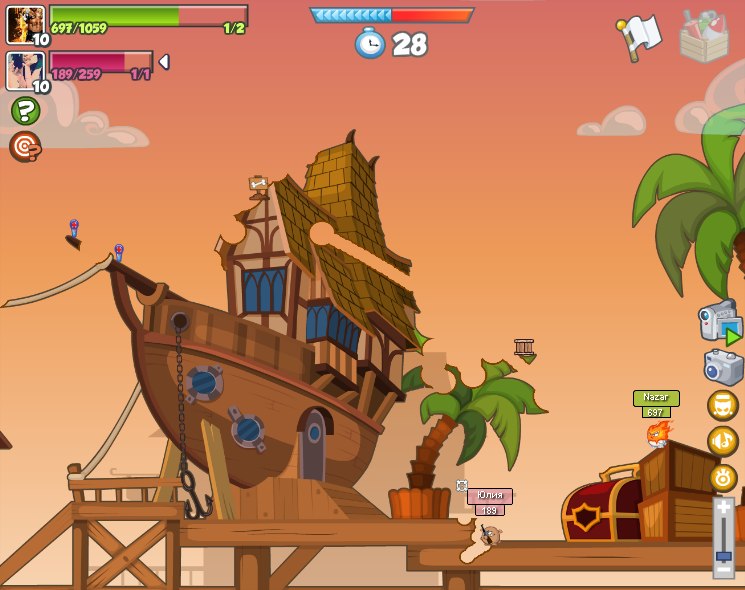Click the zoom slider handle
This screenshot has width=745, height=590.
(x=723, y=554)
